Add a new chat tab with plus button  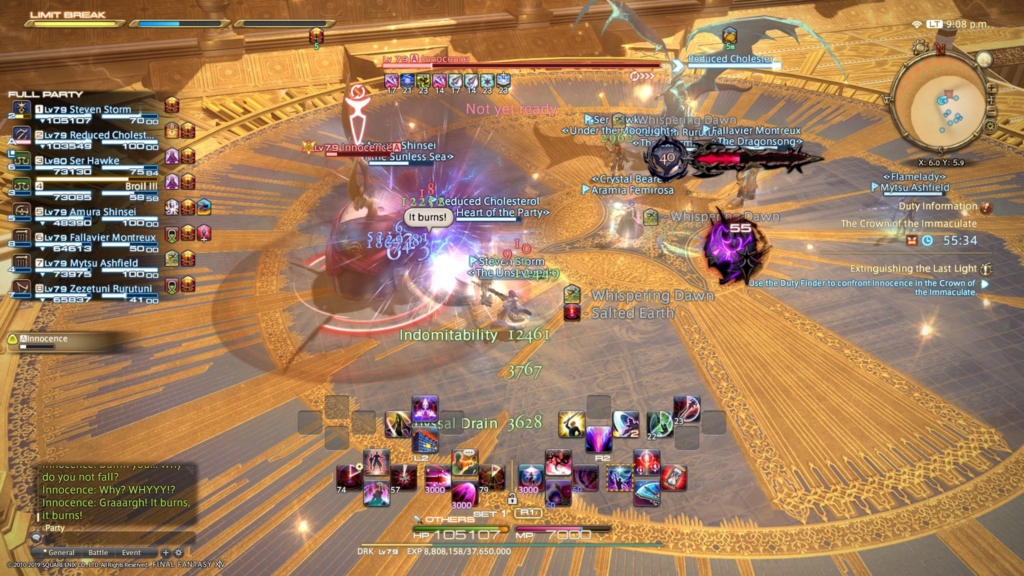click(x=166, y=552)
